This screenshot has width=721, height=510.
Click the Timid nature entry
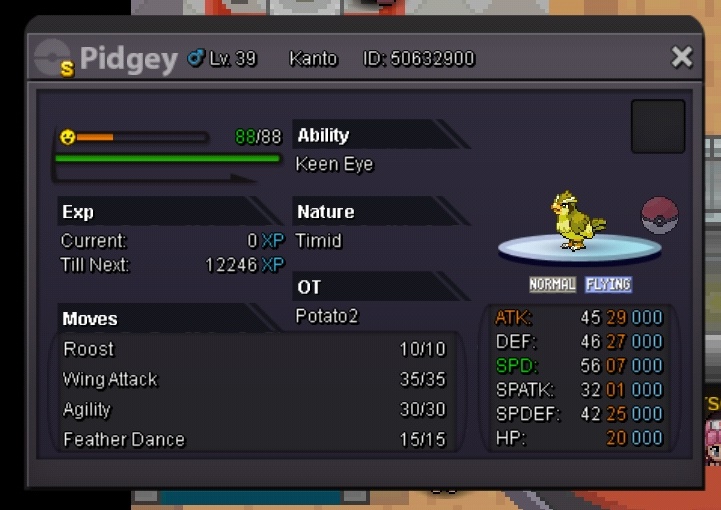(x=319, y=241)
